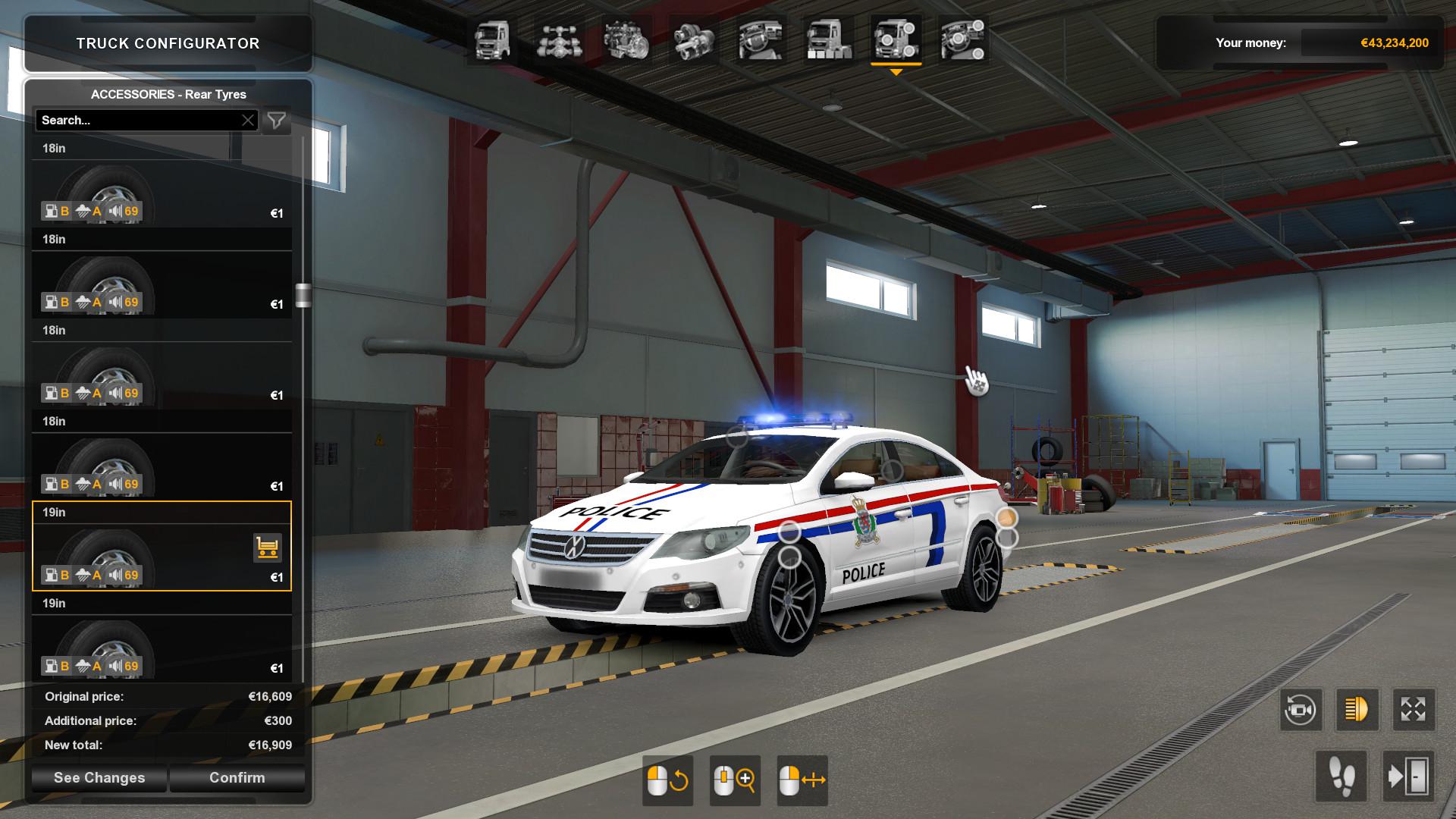
Task: Expand view with the four-arrow button
Action: tap(1413, 710)
